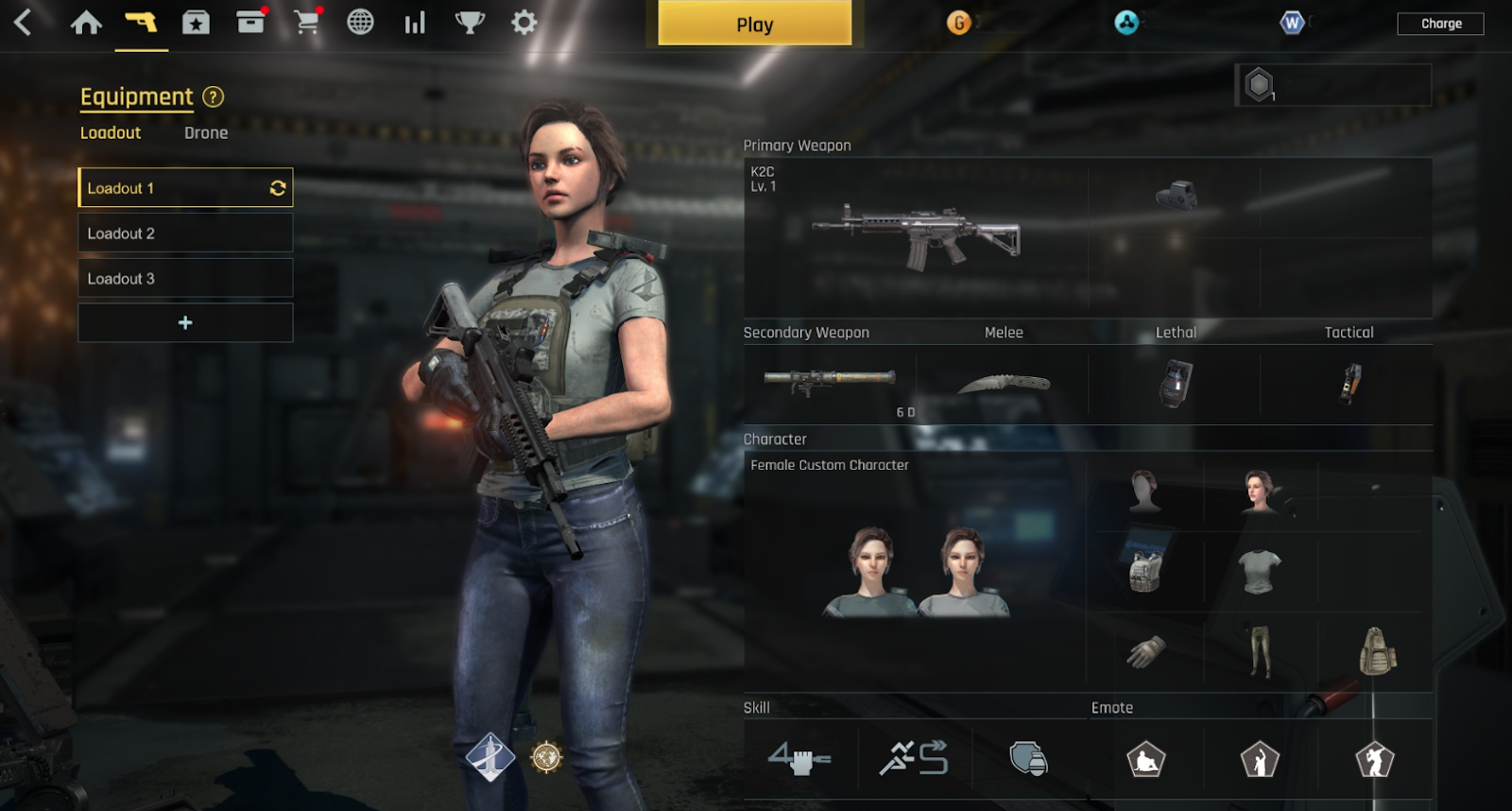Change the rocket launcher secondary weapon
Screen dimensions: 1512x811
pos(829,381)
